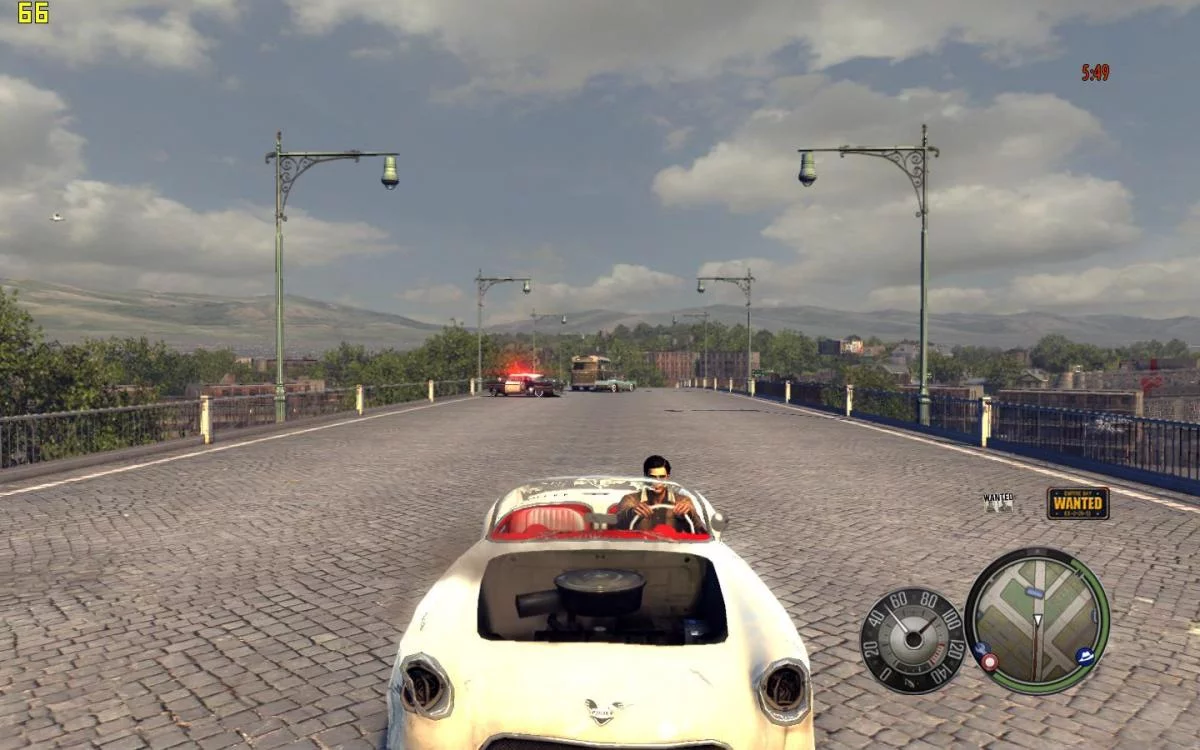This screenshot has width=1200, height=750.
Task: Click the white player arrow on the minimap
Action: coord(1037,622)
